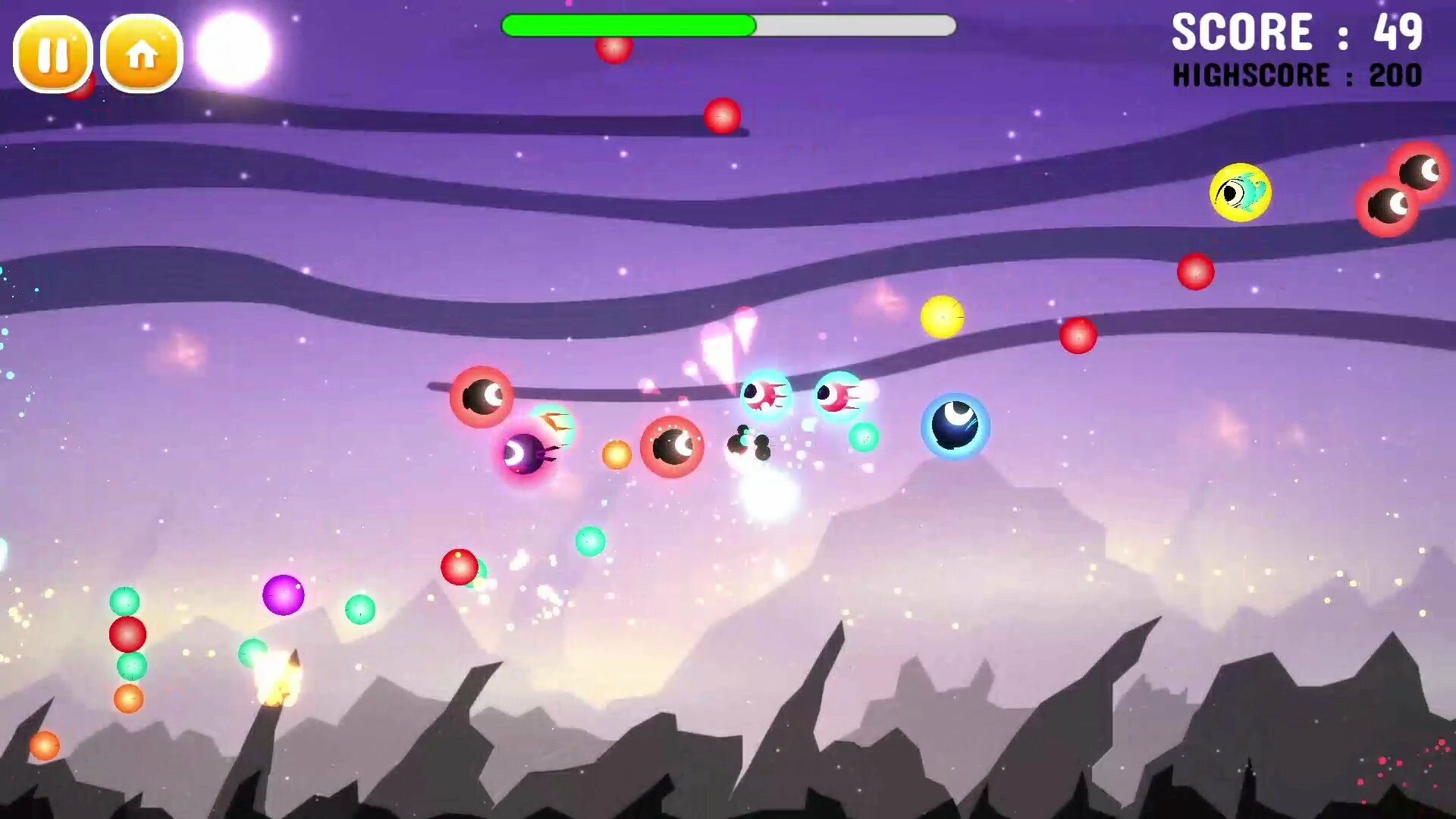
Task: Hit the red ball below the highscore text
Action: 1197,271
